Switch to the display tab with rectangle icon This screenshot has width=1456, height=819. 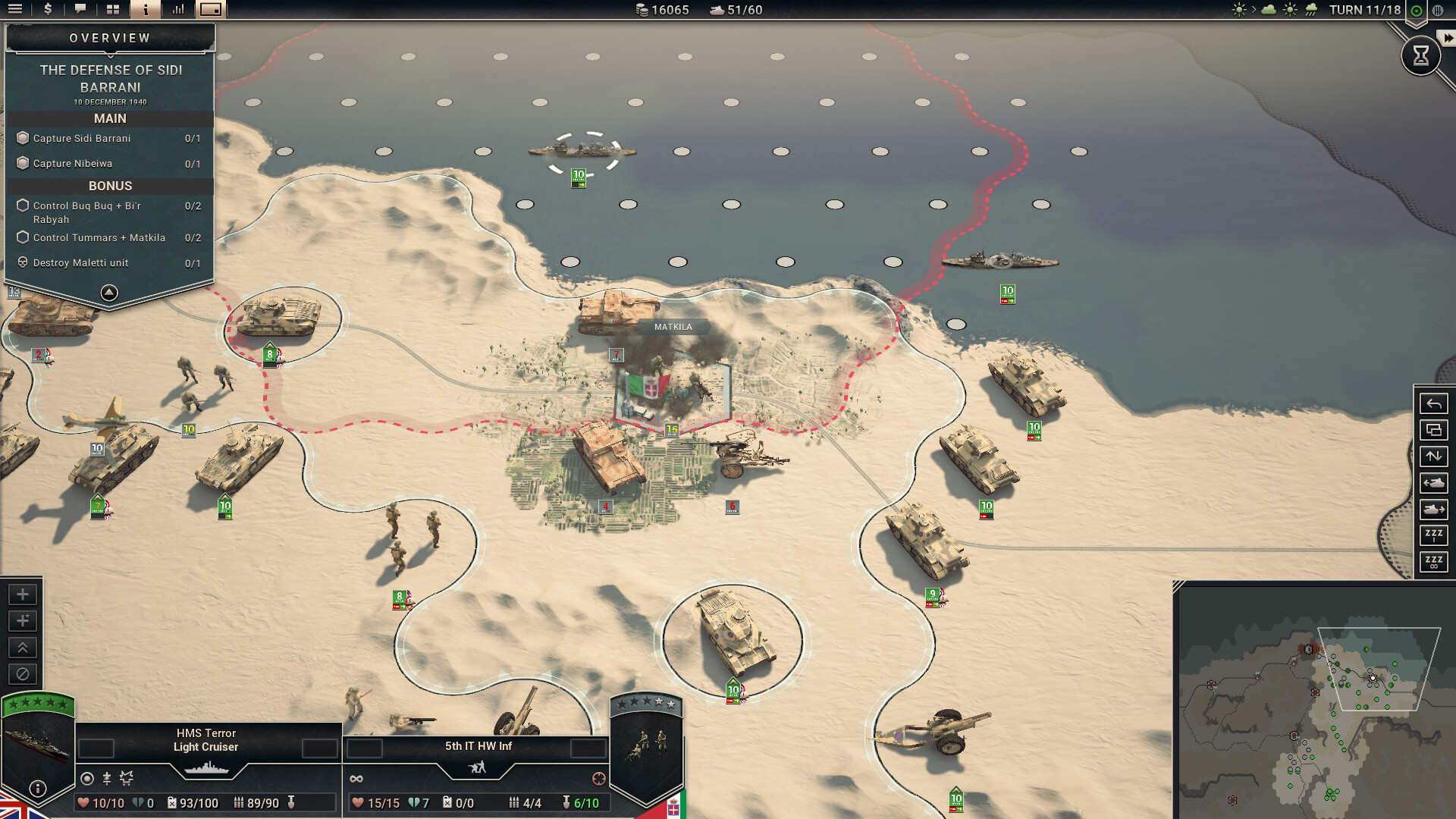(210, 11)
